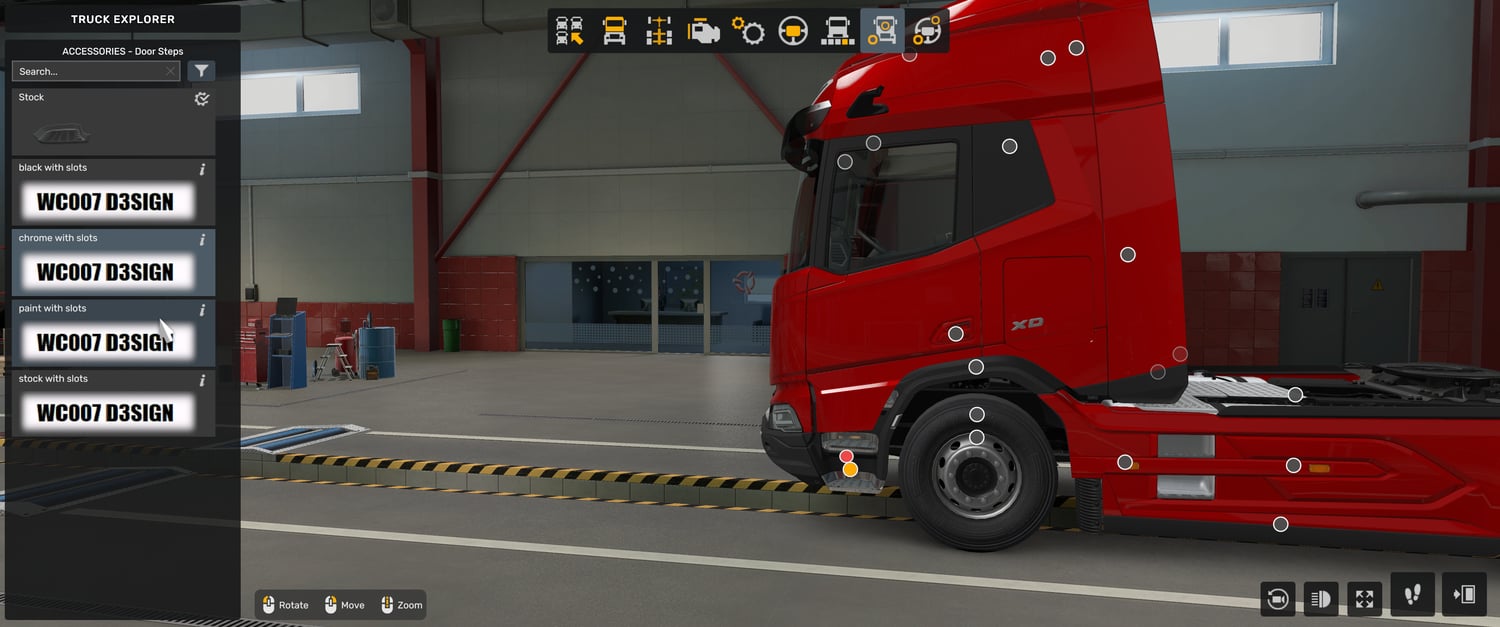
Task: Enter walk mode with the footprints button
Action: coord(1412,595)
